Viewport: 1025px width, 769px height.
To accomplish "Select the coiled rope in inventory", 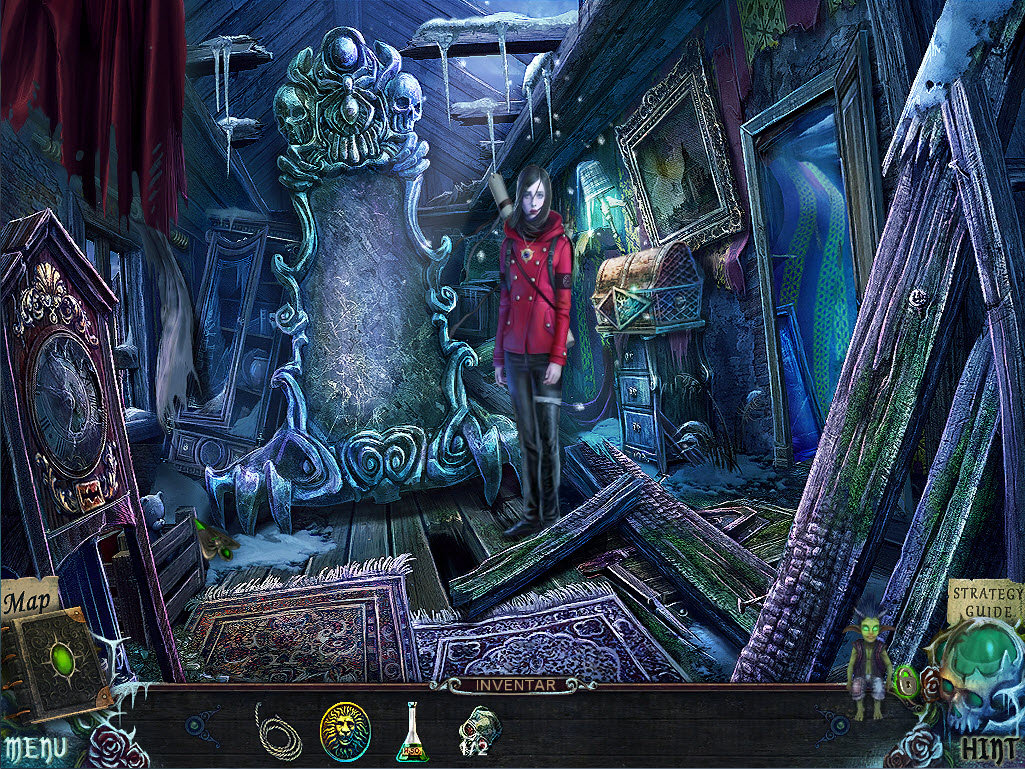I will 278,731.
